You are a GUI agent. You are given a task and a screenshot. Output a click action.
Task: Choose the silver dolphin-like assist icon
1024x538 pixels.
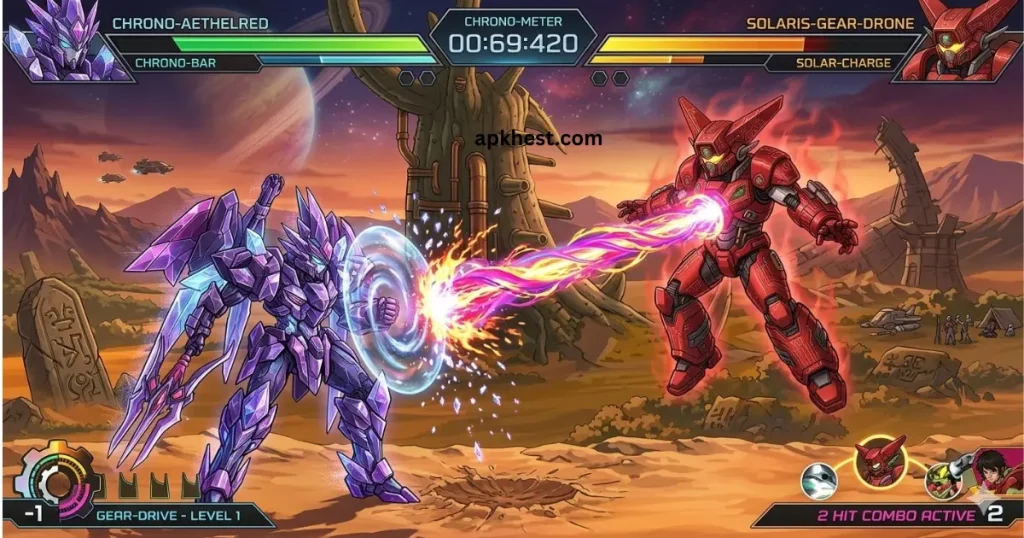pos(819,481)
